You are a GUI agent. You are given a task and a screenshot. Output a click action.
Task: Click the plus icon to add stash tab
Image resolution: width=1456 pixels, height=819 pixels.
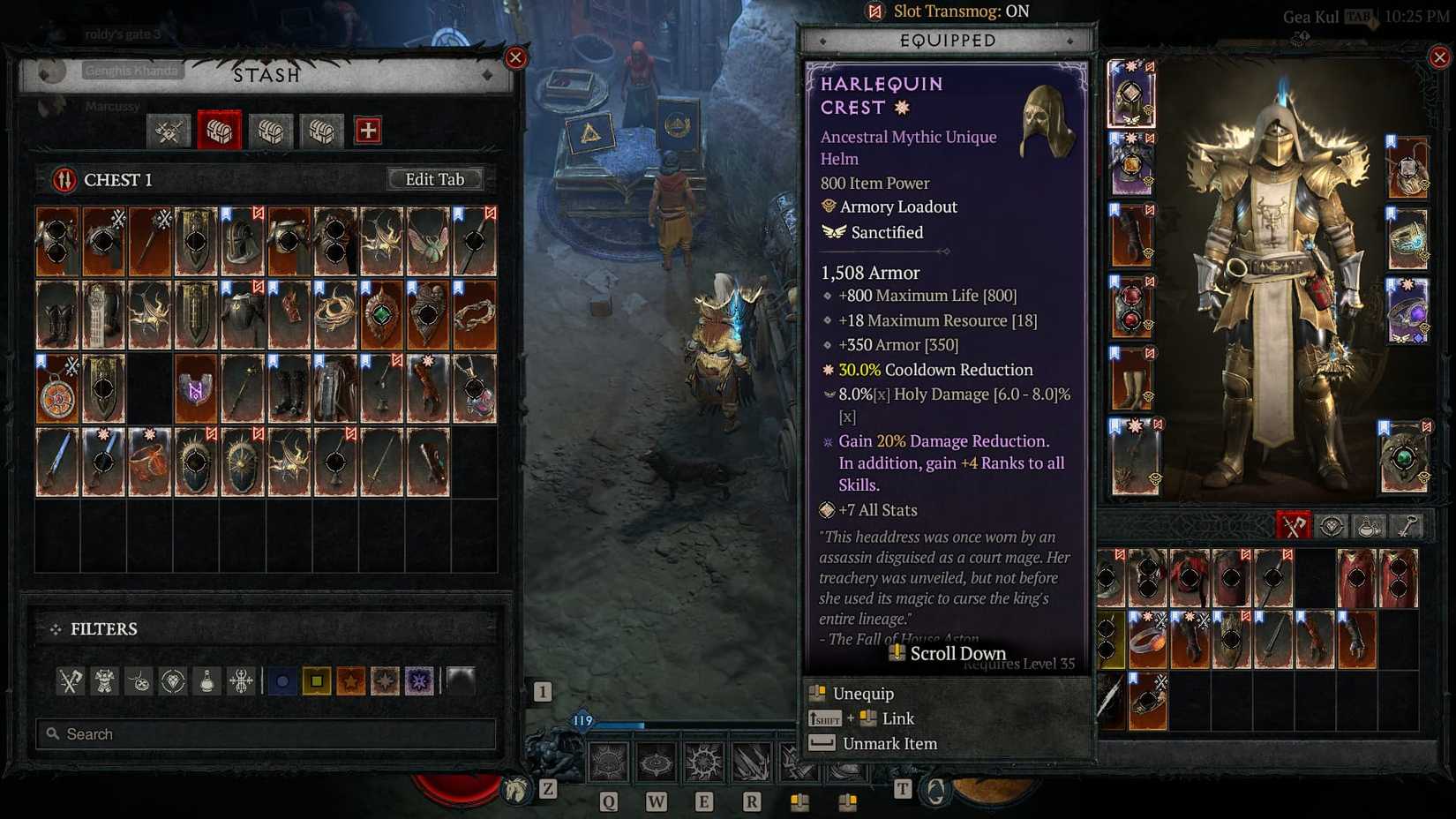coord(368,131)
